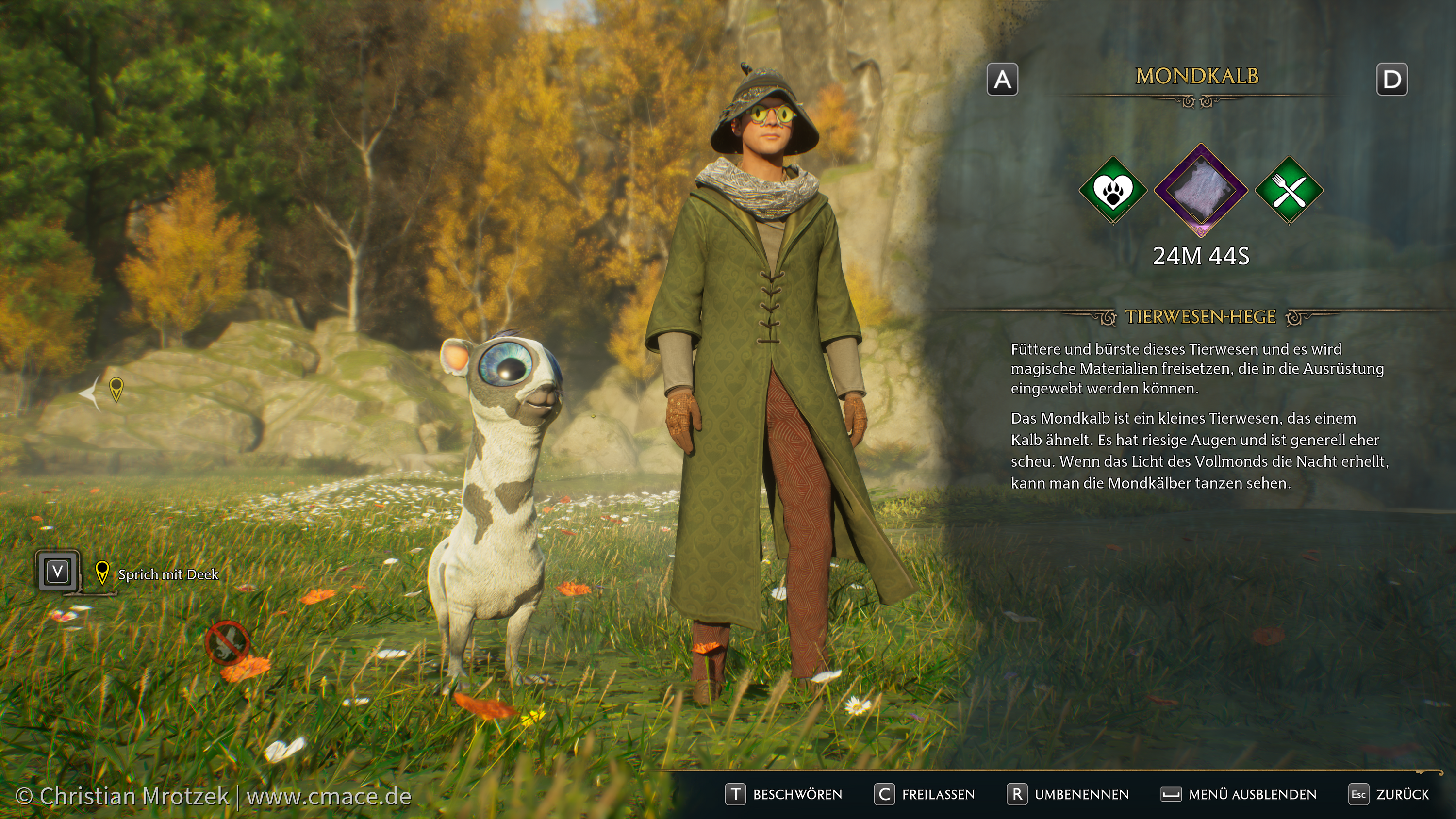The image size is (1456, 819).
Task: Click the Beschwören summon option
Action: click(784, 795)
